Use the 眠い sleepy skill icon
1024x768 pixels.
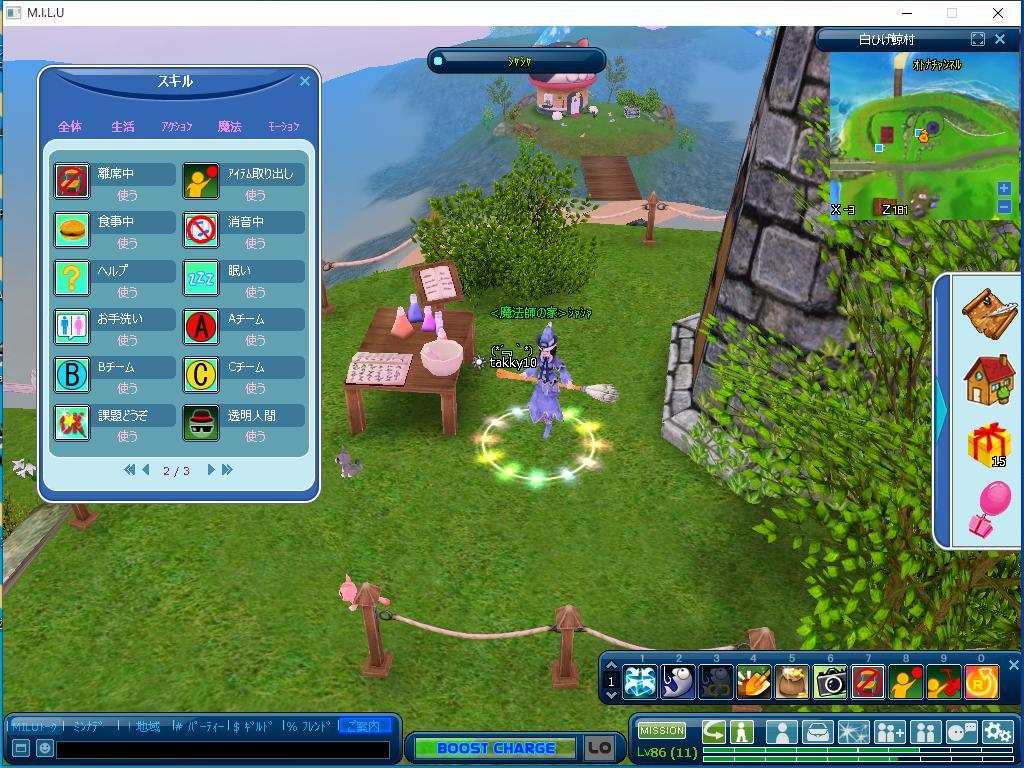pos(201,278)
